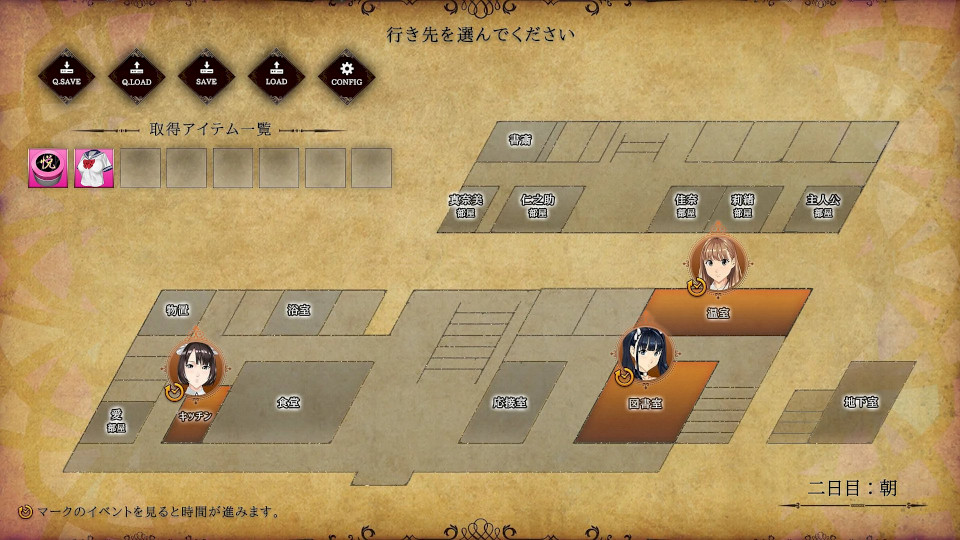Screen dimensions: 960x540
Task: Choose 仁之助's room upstairs
Action: pyautogui.click(x=537, y=205)
